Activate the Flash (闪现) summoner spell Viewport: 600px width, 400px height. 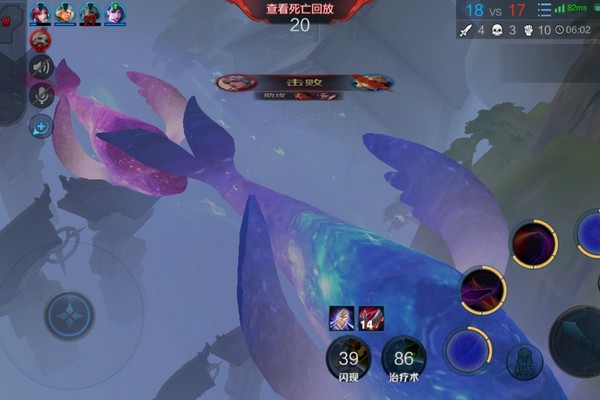pos(348,358)
